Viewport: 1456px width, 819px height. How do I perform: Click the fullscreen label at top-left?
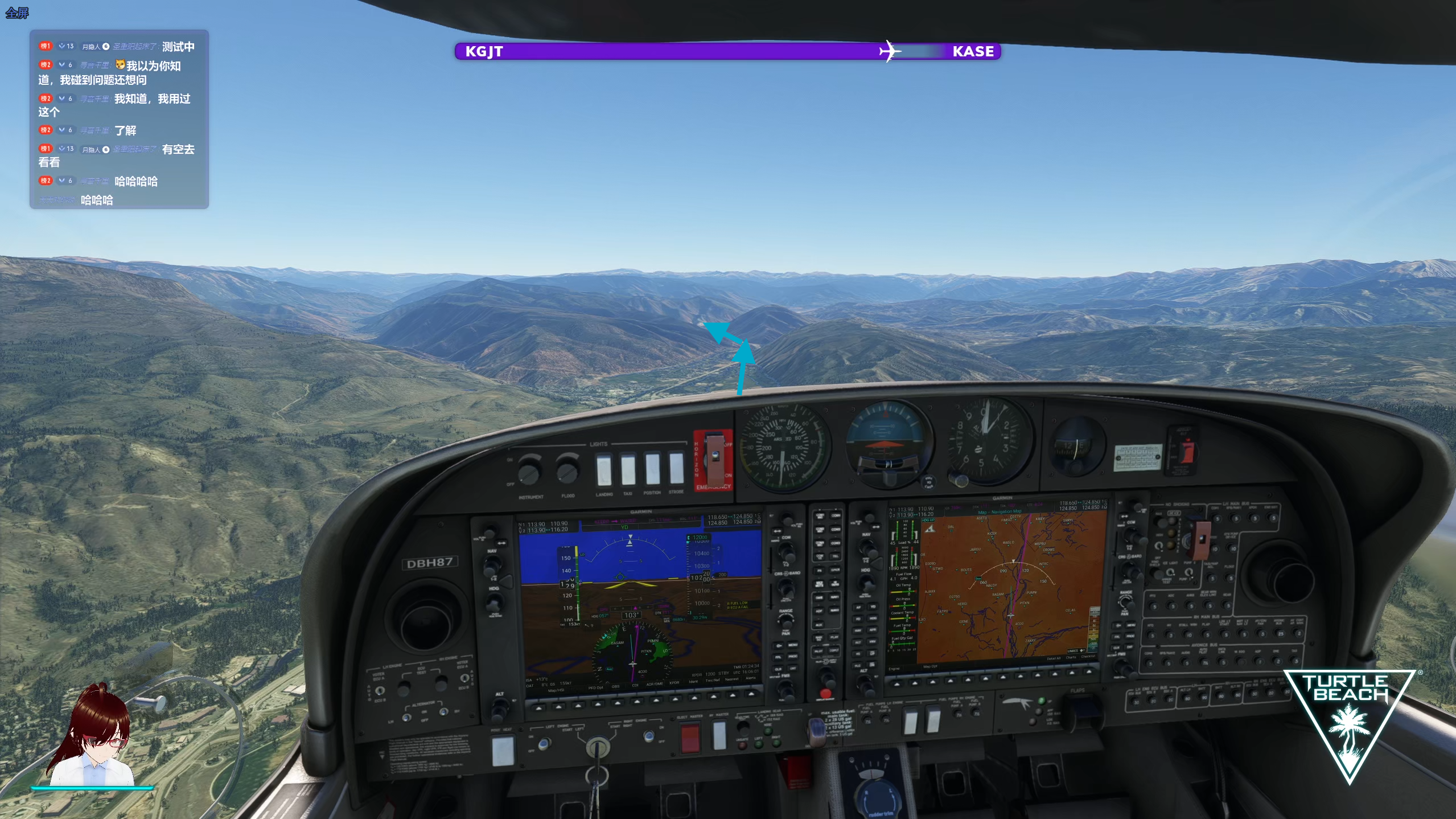point(17,13)
